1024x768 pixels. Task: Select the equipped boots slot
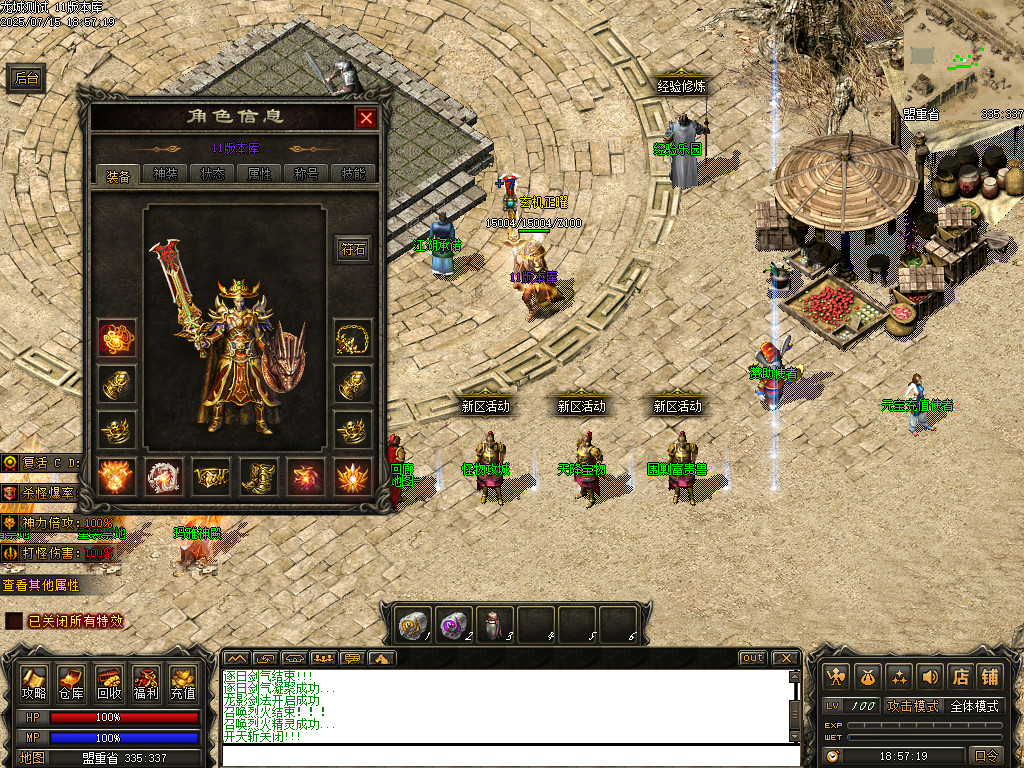(260, 477)
